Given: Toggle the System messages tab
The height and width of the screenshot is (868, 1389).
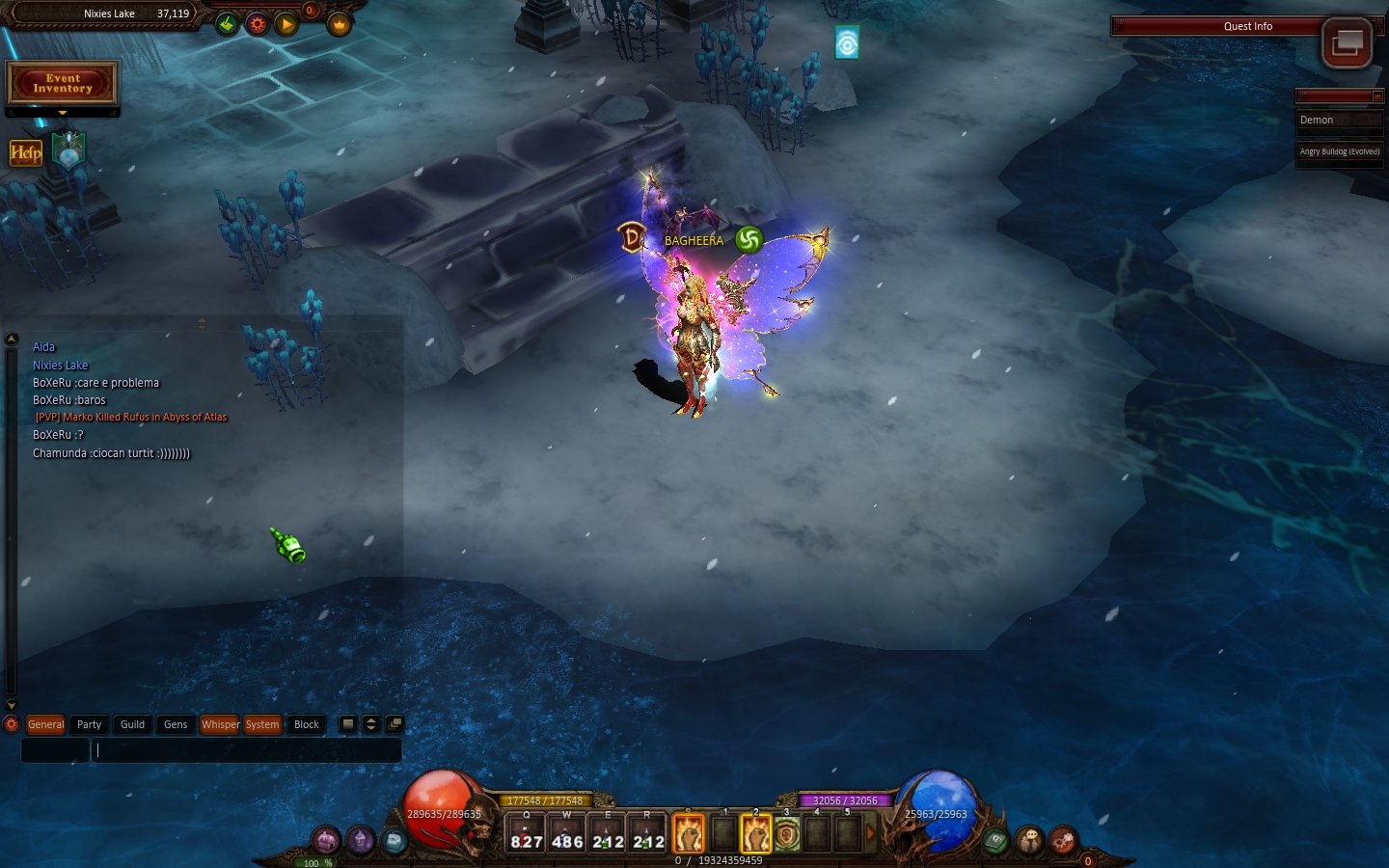Looking at the screenshot, I should point(261,724).
